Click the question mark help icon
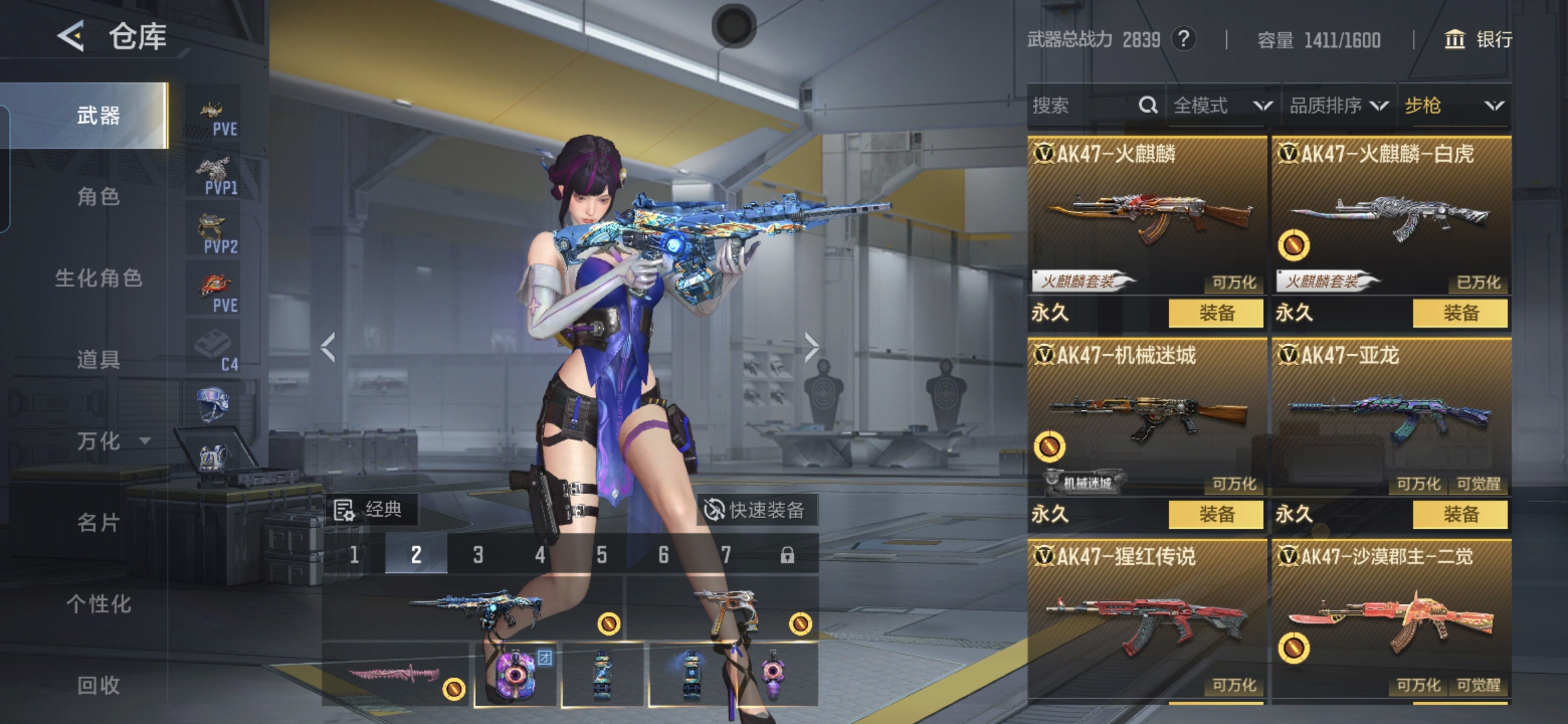The height and width of the screenshot is (724, 1568). (1184, 39)
